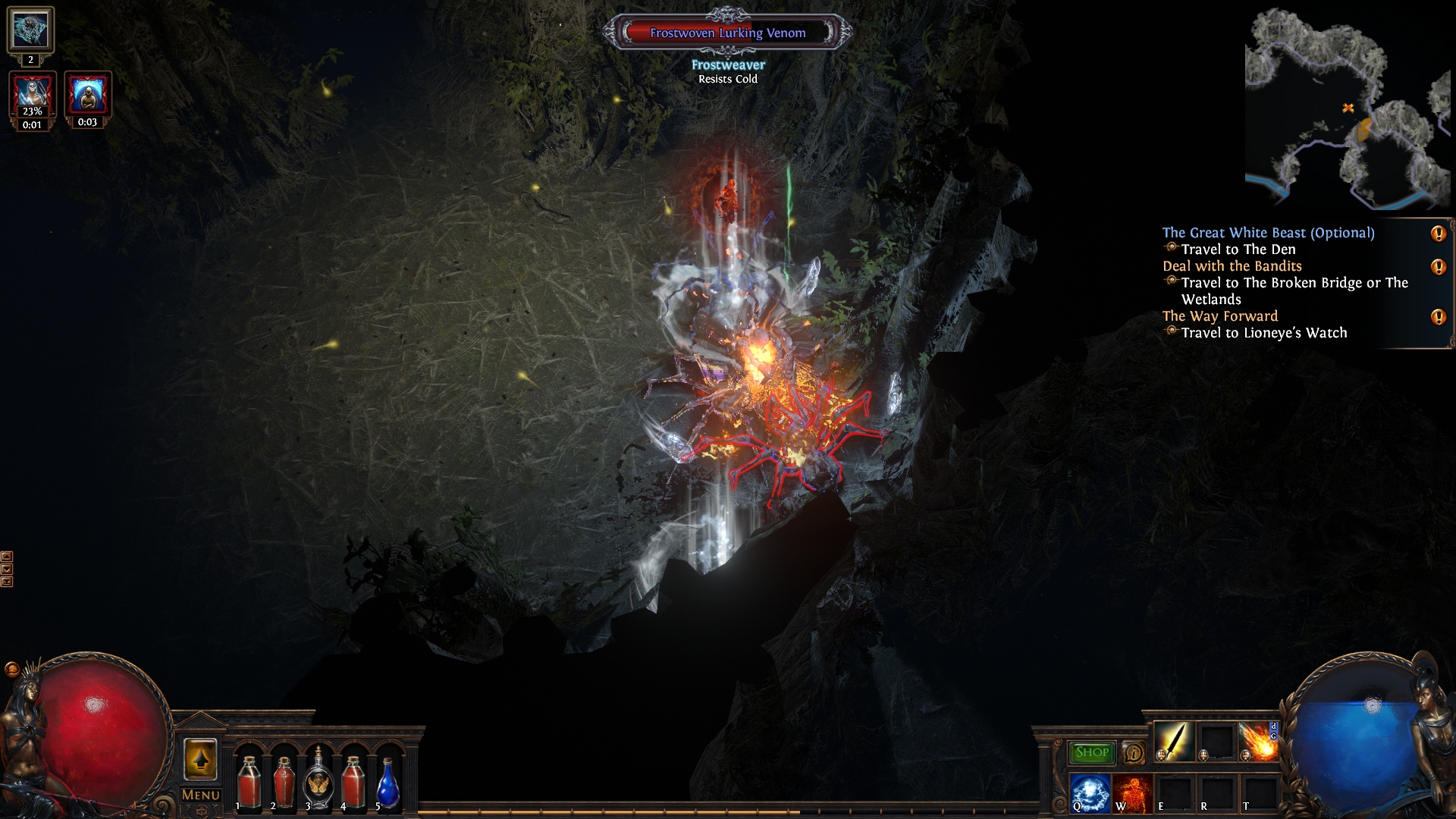Open the green Shop button

[1091, 752]
